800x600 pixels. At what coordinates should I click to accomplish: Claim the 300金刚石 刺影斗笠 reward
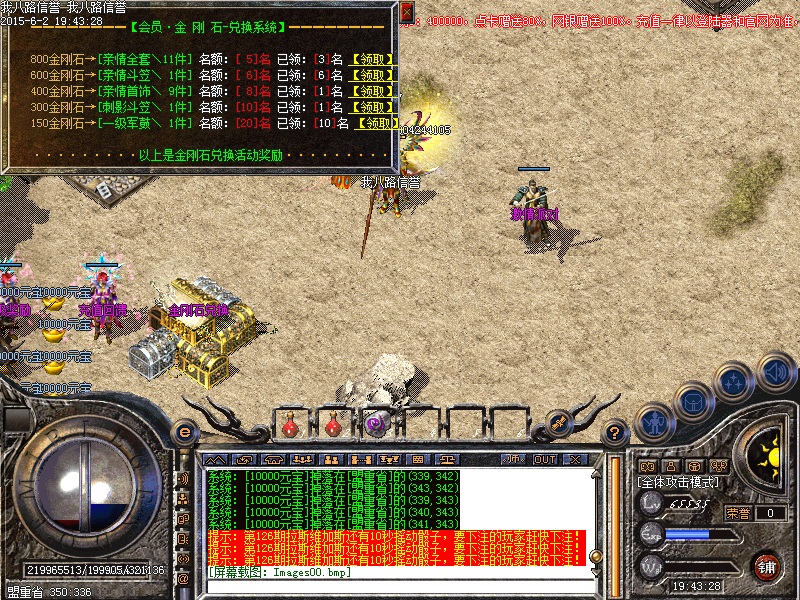click(x=374, y=107)
